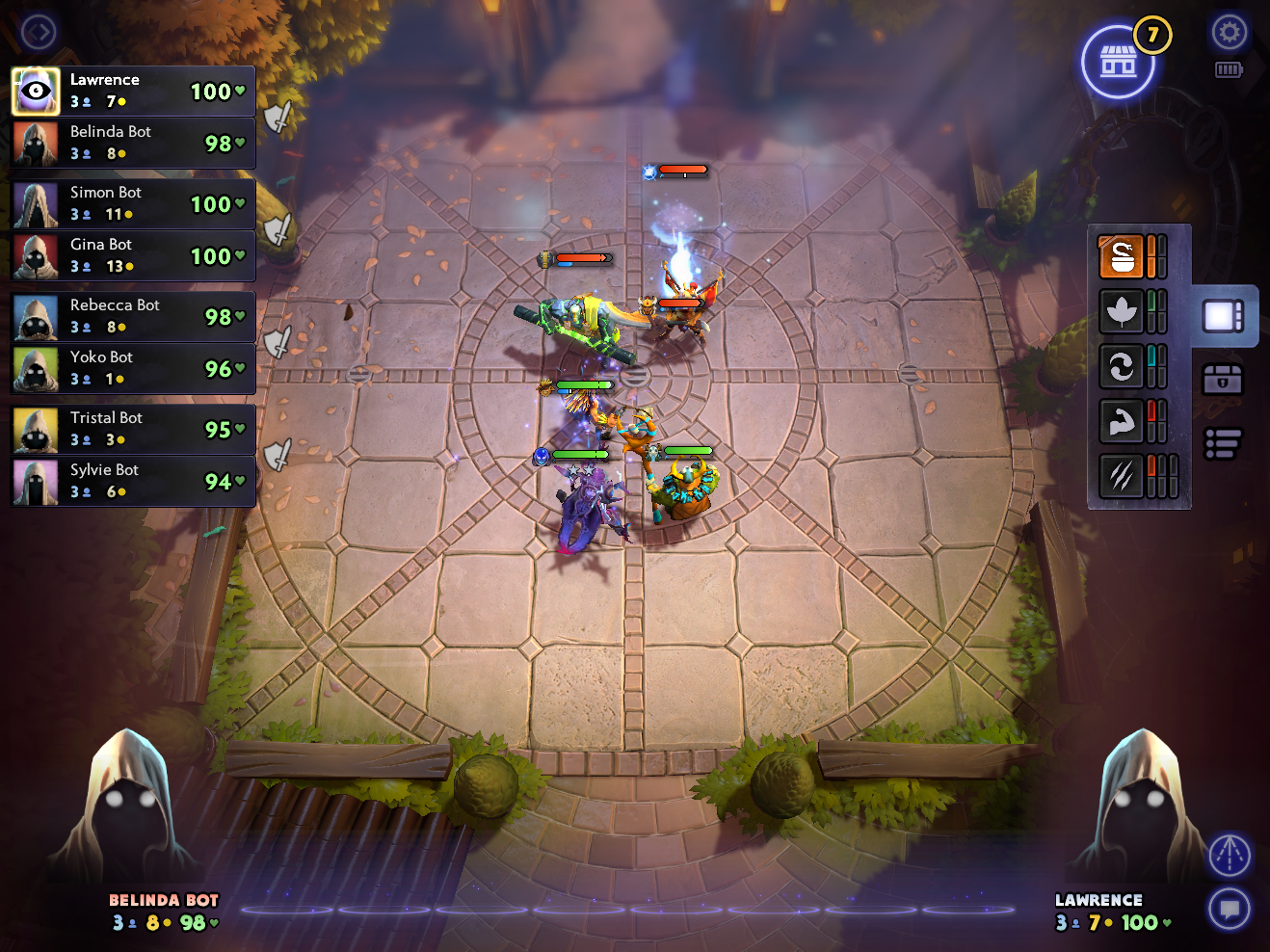
Task: Click Rebecca Bot's scoreboard entry
Action: coord(133,316)
